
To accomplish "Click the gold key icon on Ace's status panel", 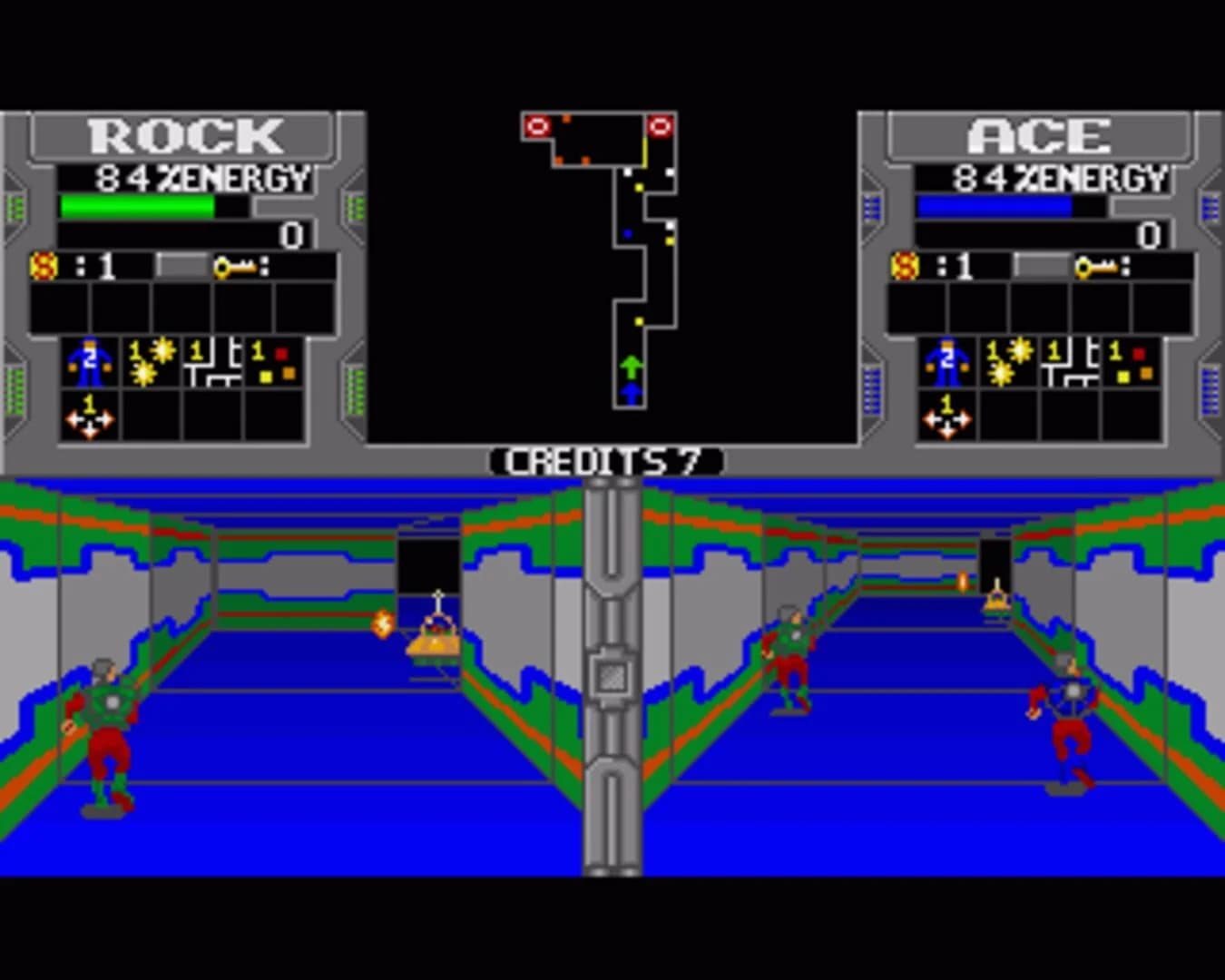I will click(1101, 267).
